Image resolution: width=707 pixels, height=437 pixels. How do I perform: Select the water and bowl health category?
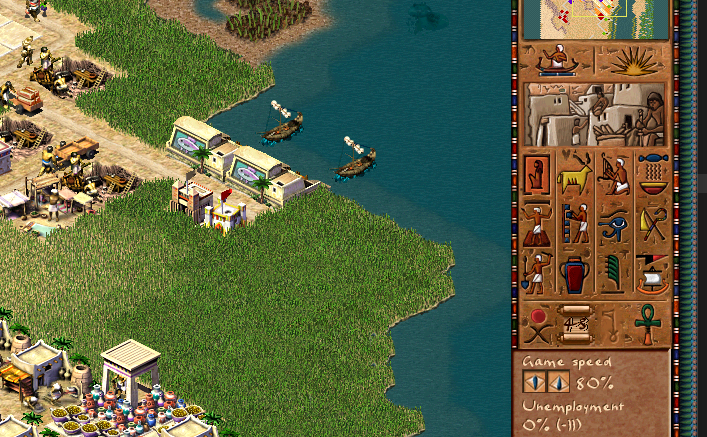coord(652,175)
